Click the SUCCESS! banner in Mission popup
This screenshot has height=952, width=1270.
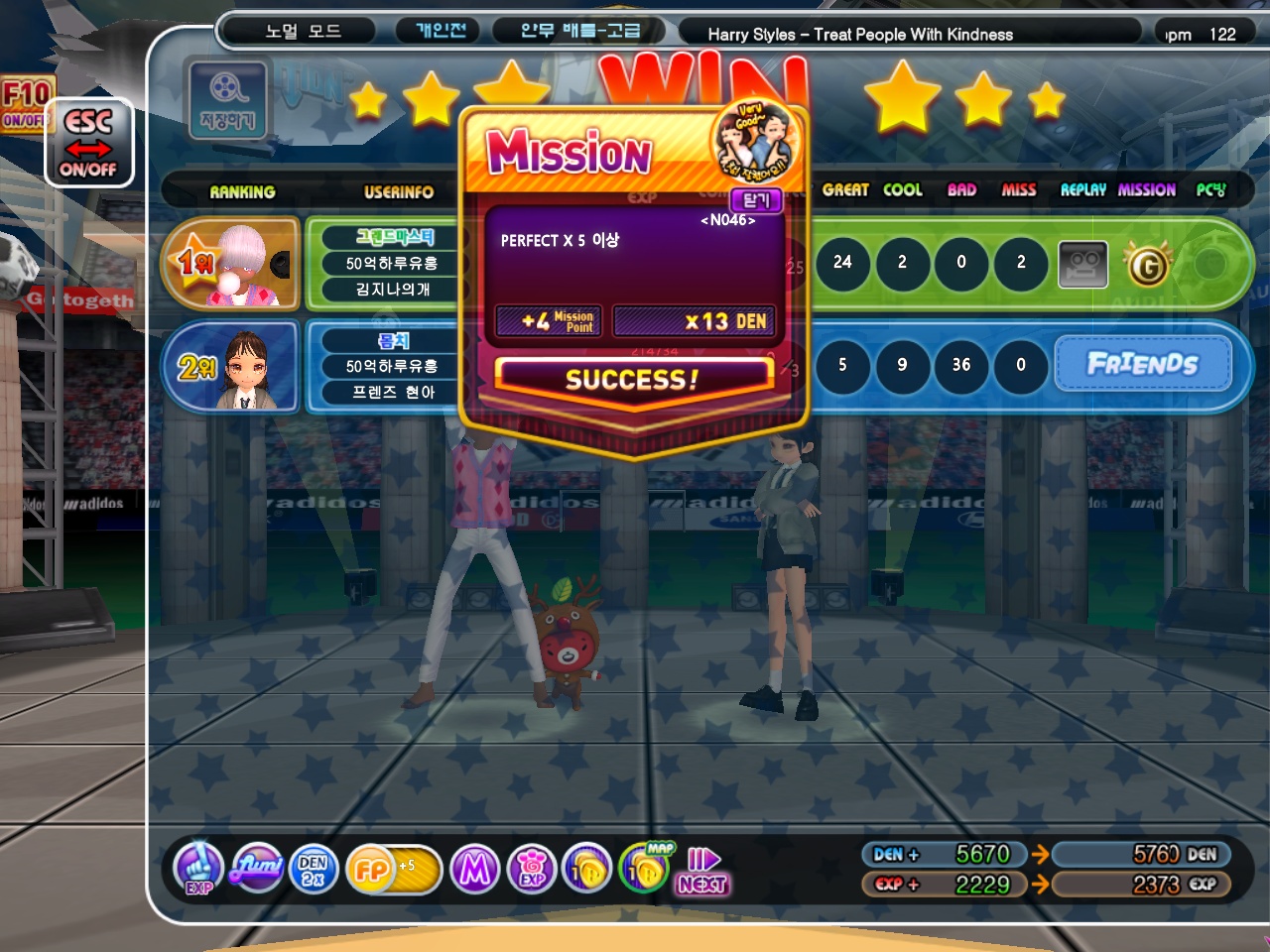632,379
